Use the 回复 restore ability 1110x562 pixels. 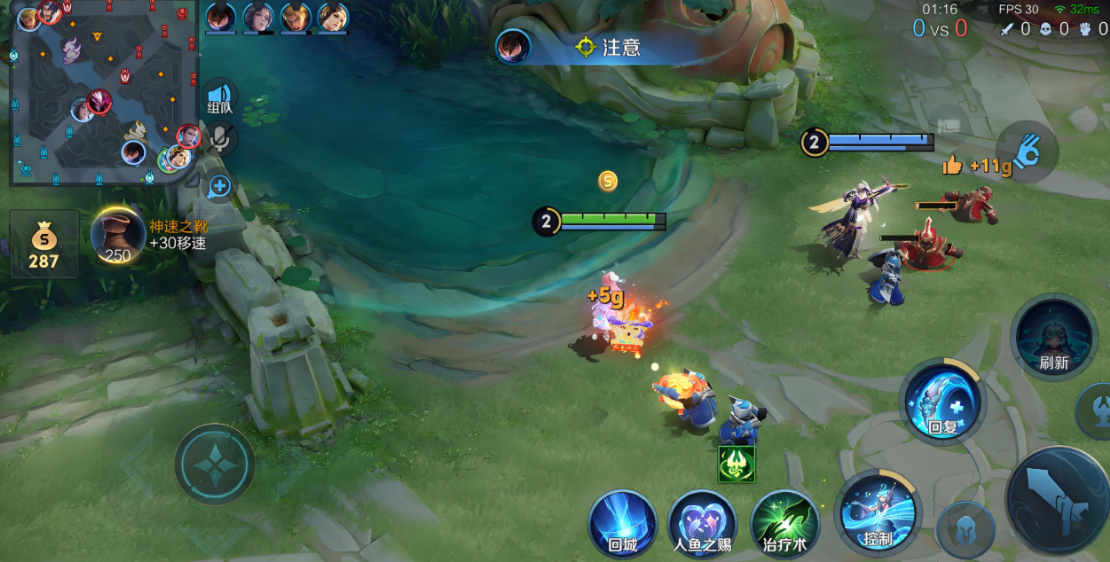[x=942, y=402]
